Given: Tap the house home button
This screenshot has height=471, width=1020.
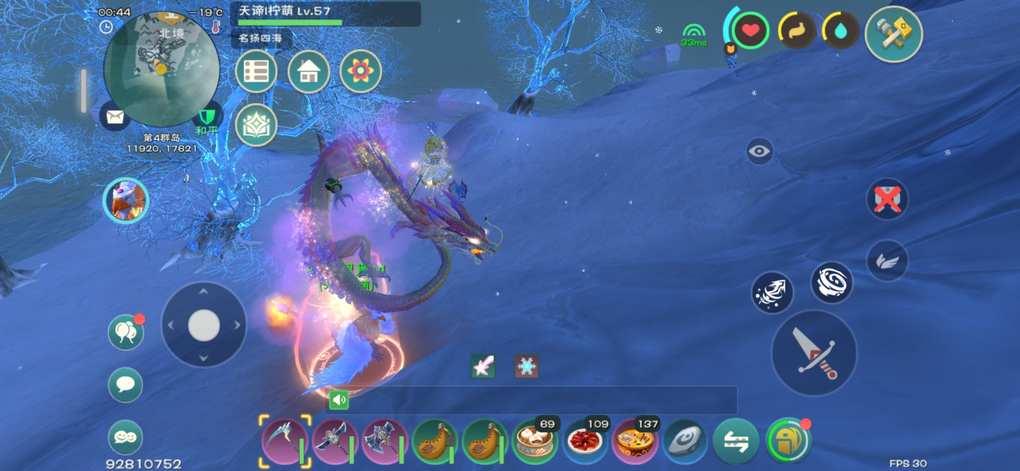Looking at the screenshot, I should pyautogui.click(x=309, y=72).
